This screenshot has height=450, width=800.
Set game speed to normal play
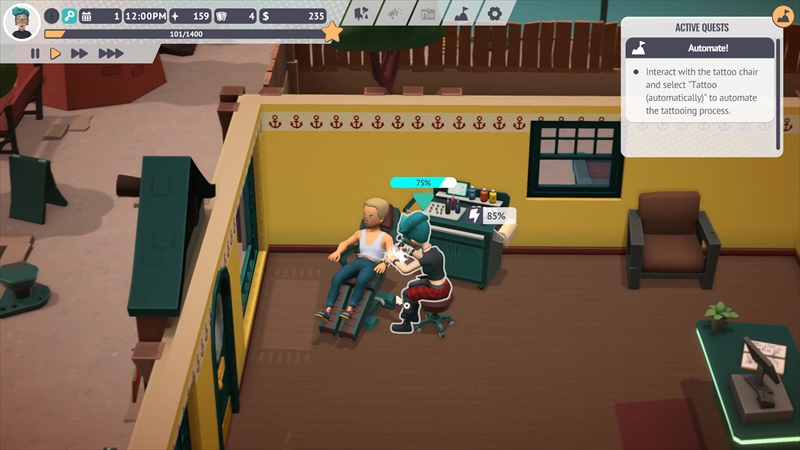point(56,53)
